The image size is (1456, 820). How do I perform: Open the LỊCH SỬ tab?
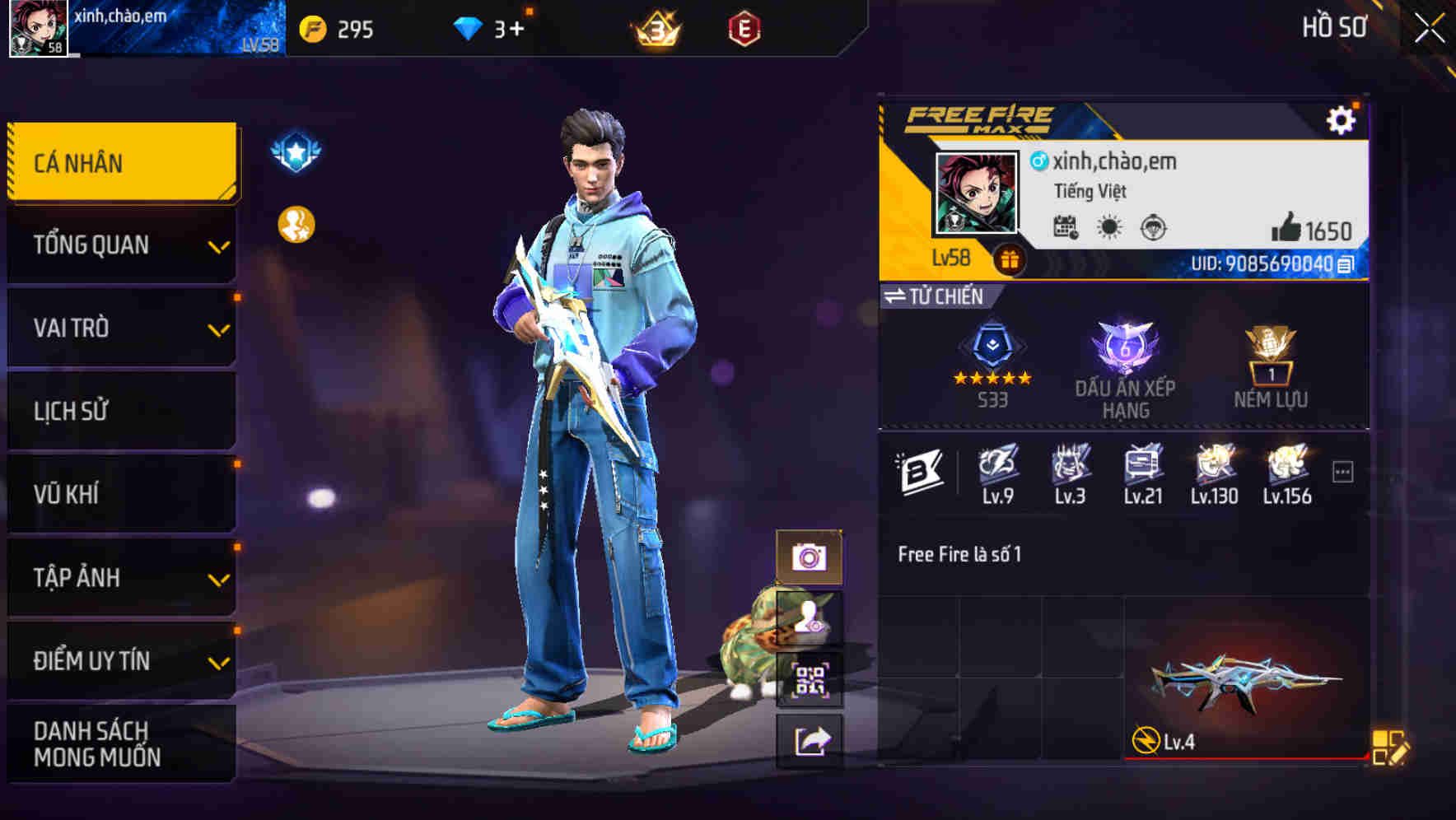tap(120, 411)
